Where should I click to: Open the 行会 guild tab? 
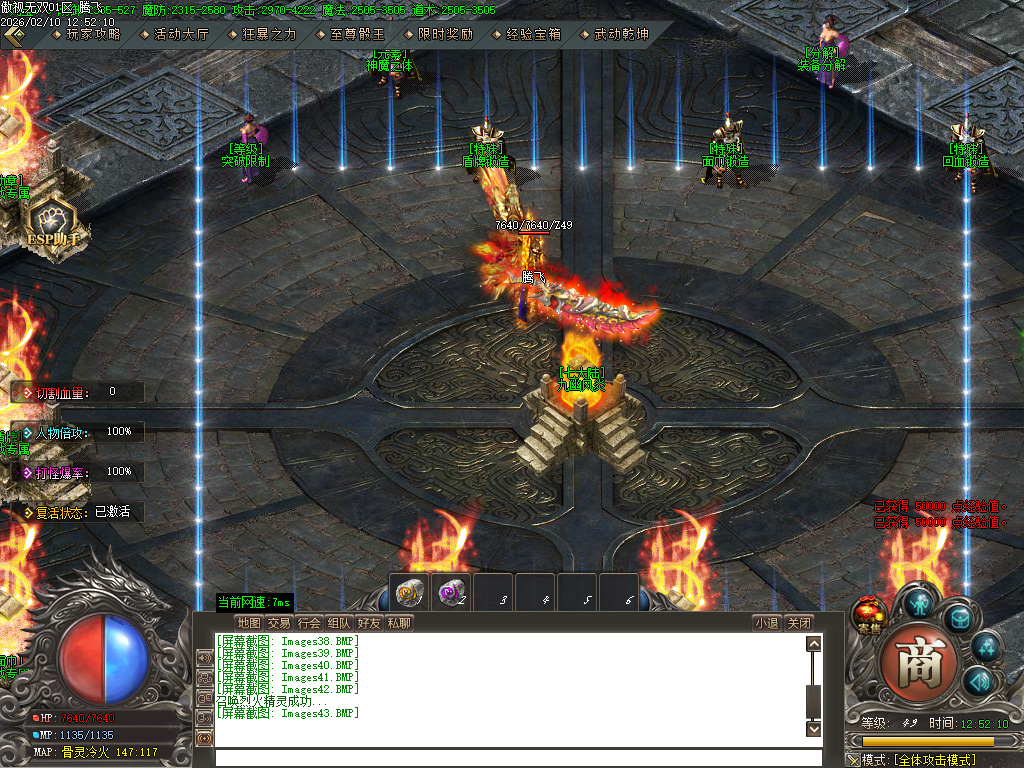[309, 623]
